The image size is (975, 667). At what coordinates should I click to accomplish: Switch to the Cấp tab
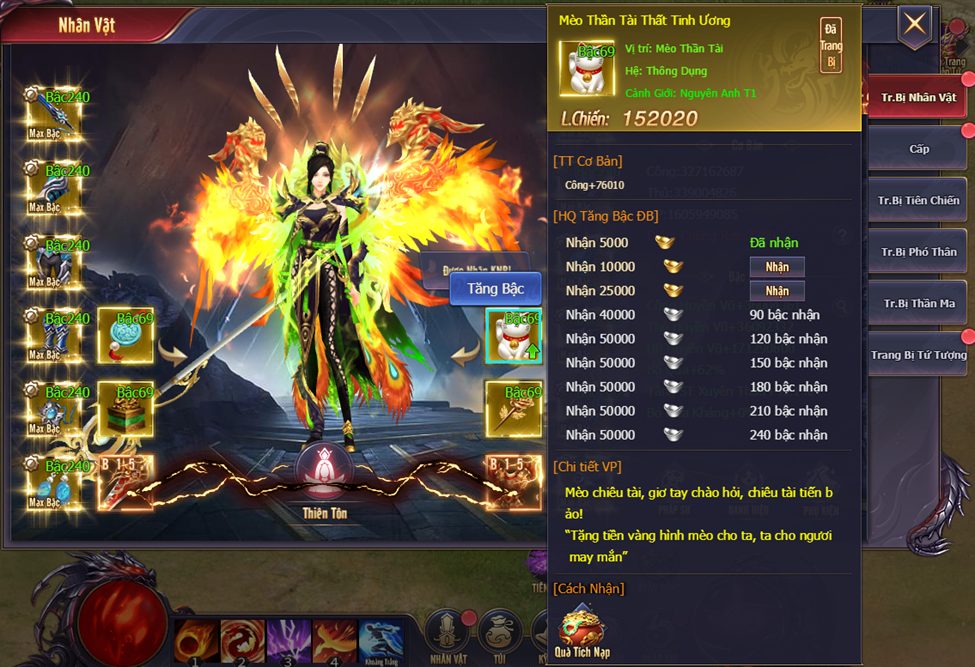click(x=918, y=149)
